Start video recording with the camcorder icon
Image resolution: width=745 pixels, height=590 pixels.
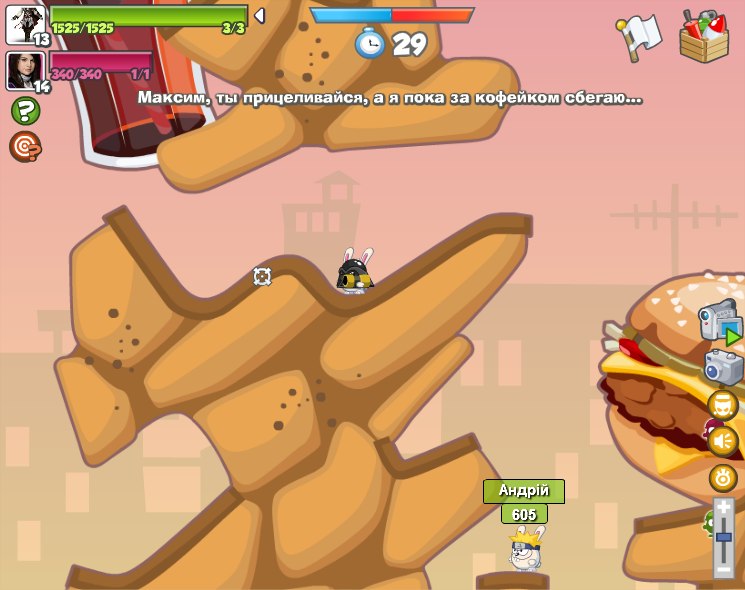[x=720, y=322]
